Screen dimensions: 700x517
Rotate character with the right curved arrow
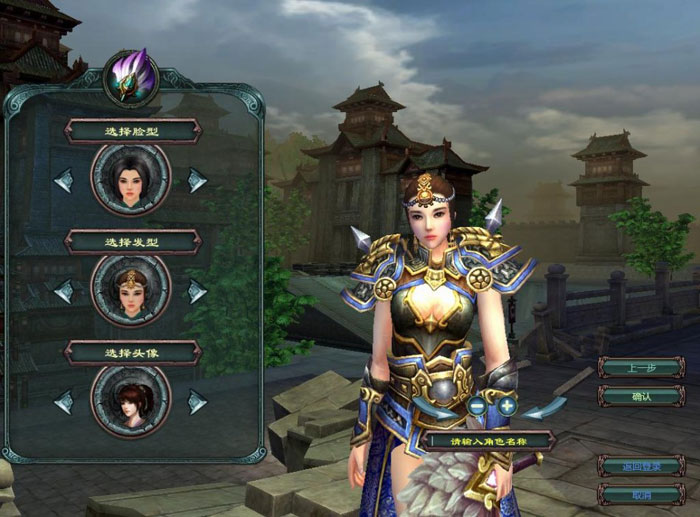[547, 408]
